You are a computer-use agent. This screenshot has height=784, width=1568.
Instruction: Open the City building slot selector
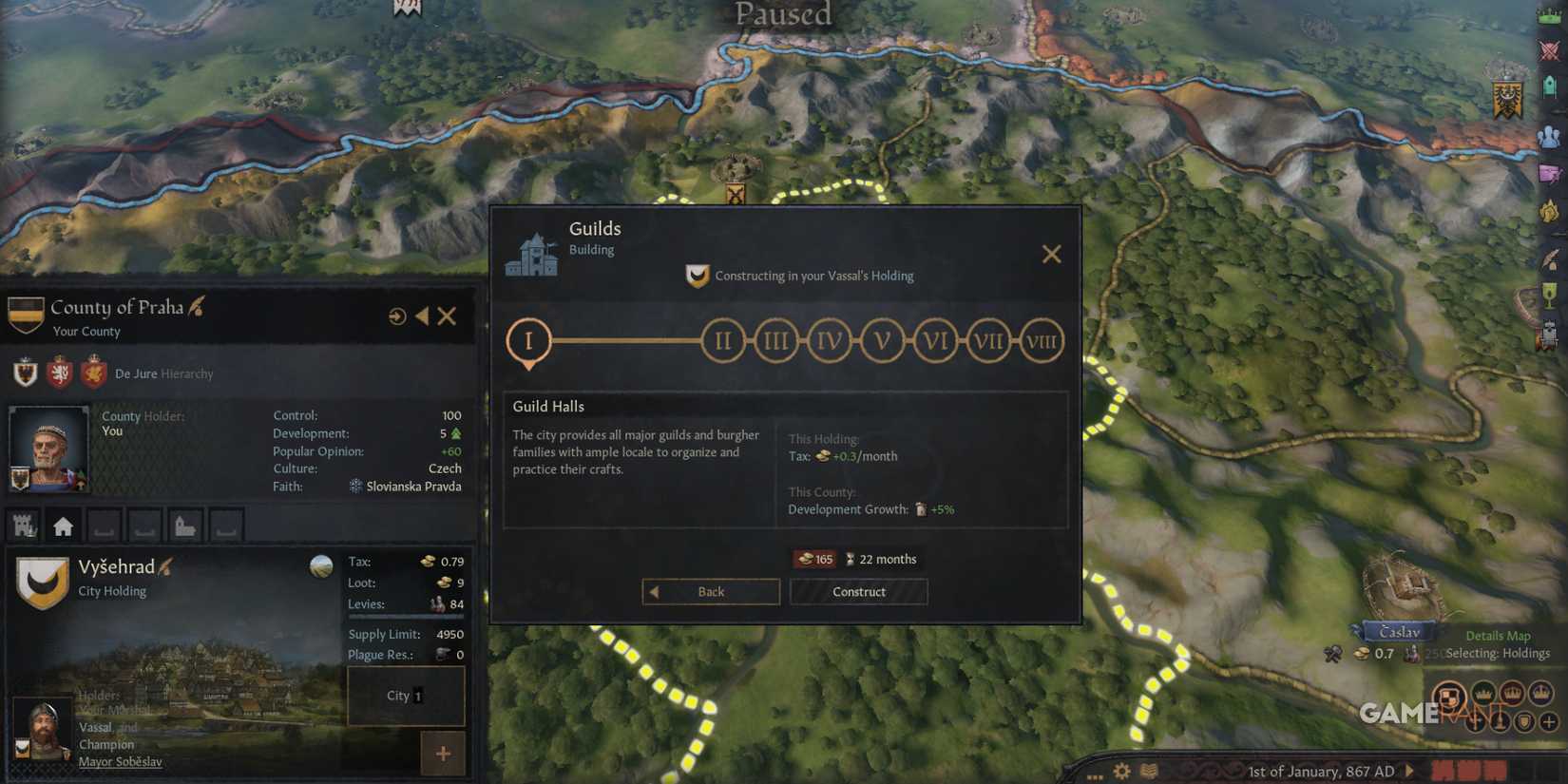[406, 696]
